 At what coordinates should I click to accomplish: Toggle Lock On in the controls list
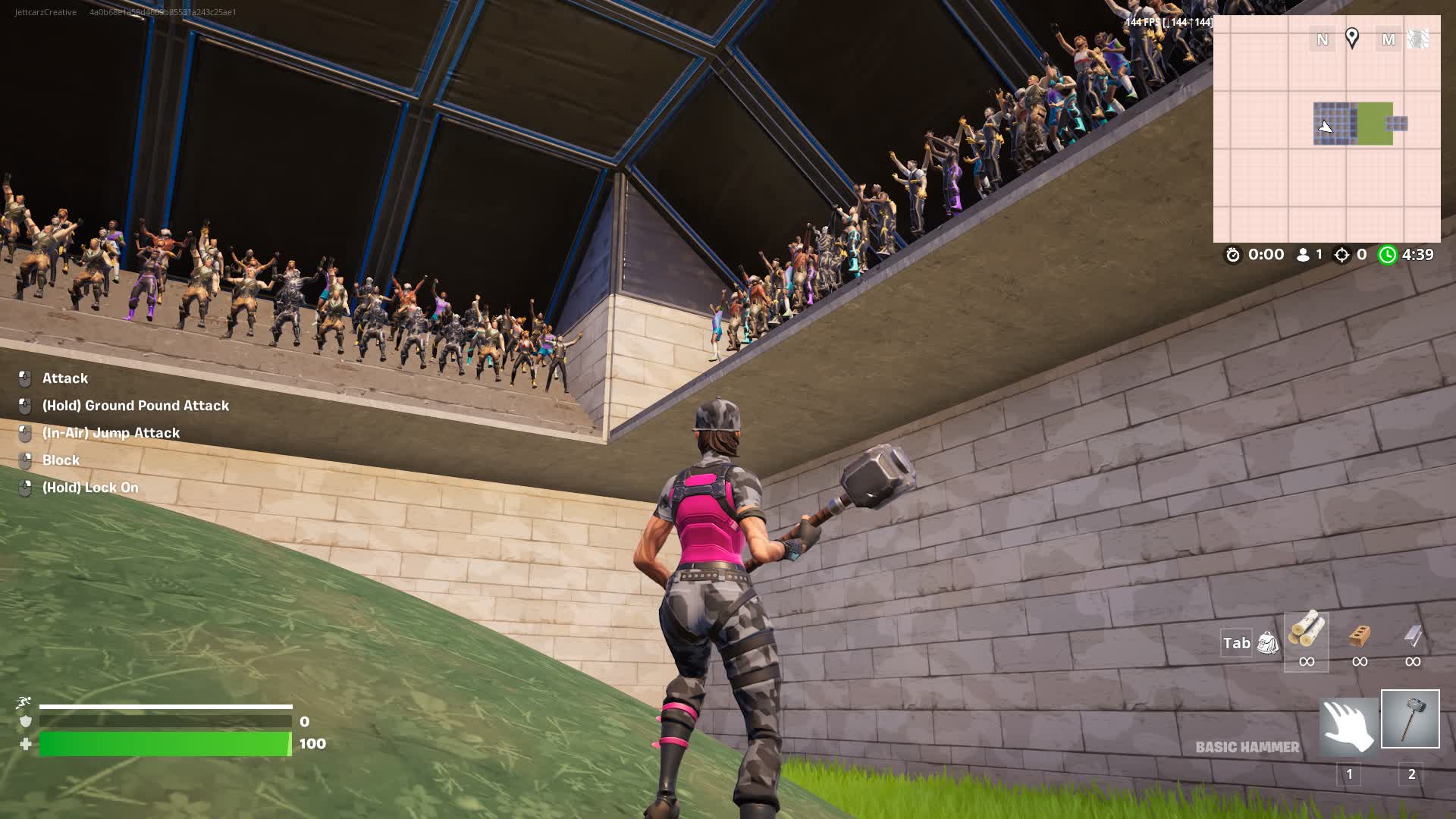(x=89, y=487)
